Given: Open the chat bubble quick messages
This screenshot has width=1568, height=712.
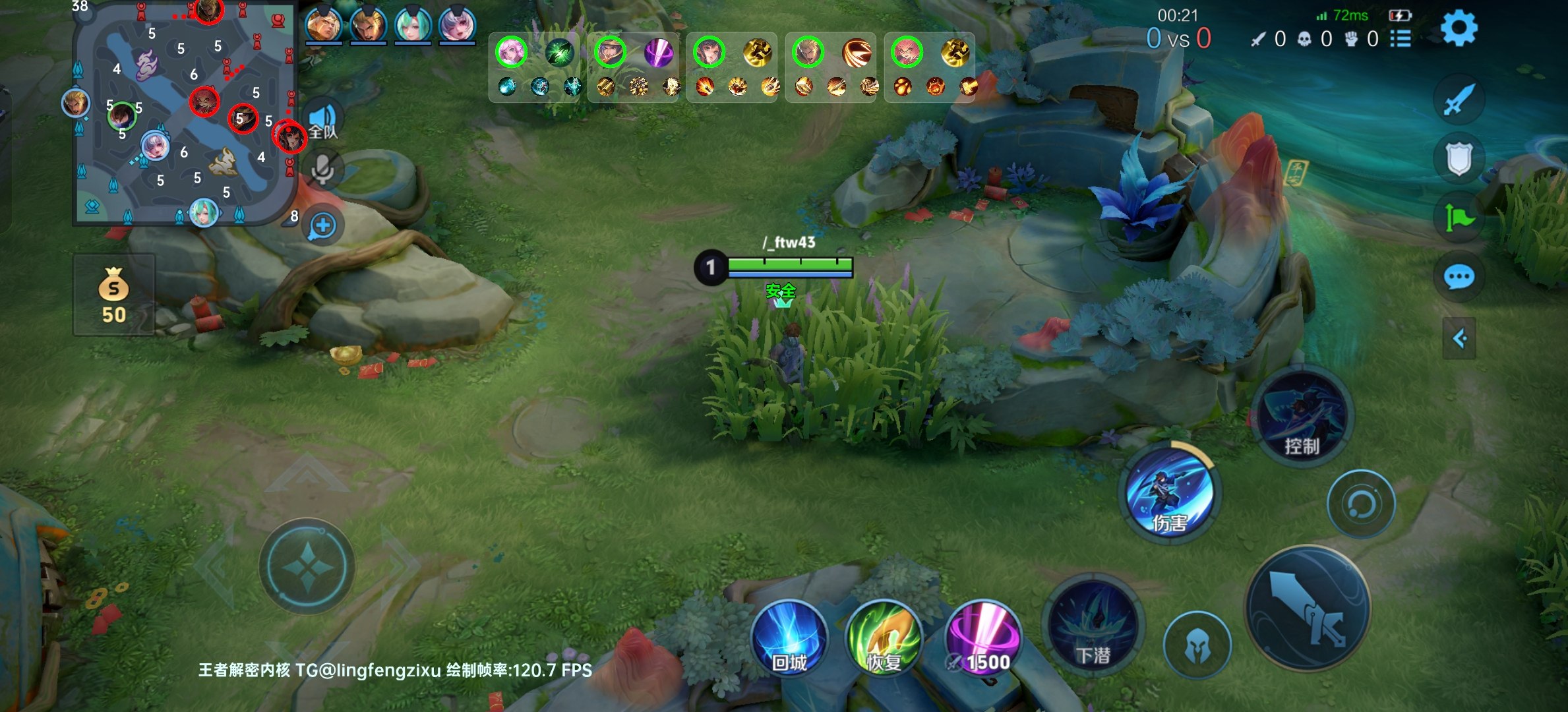Looking at the screenshot, I should (x=1459, y=277).
